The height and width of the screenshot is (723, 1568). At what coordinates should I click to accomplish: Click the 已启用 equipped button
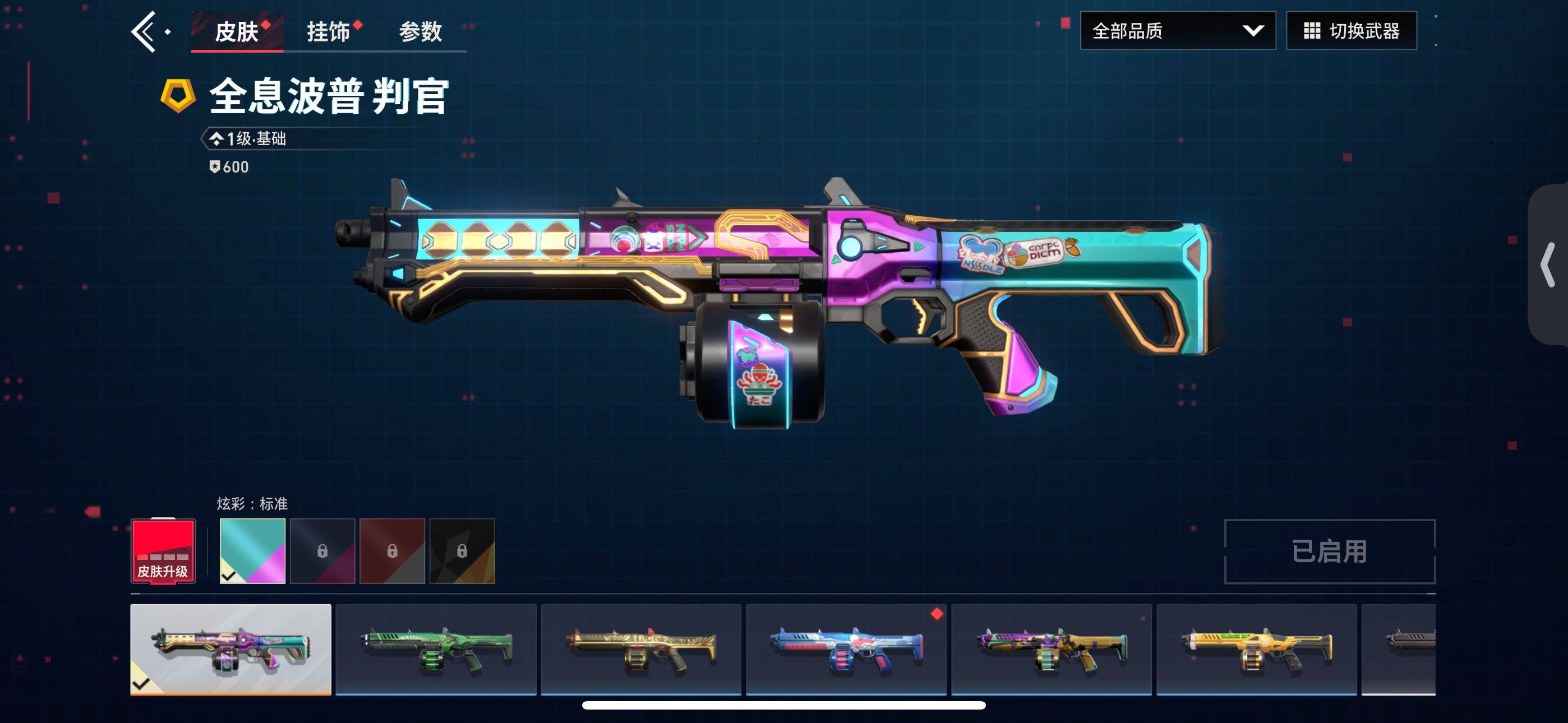[x=1330, y=551]
